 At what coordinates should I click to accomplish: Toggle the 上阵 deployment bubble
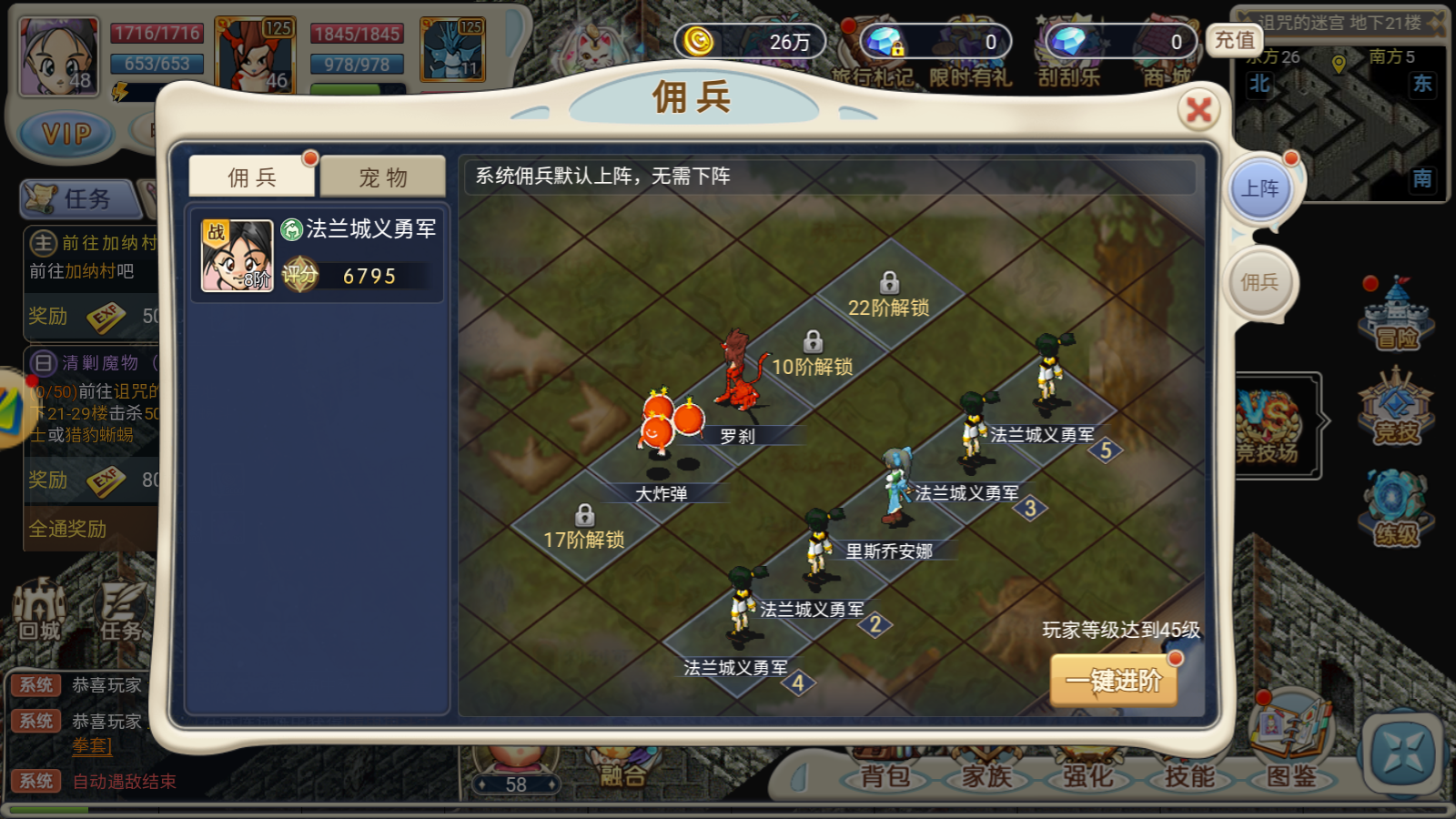[1261, 187]
